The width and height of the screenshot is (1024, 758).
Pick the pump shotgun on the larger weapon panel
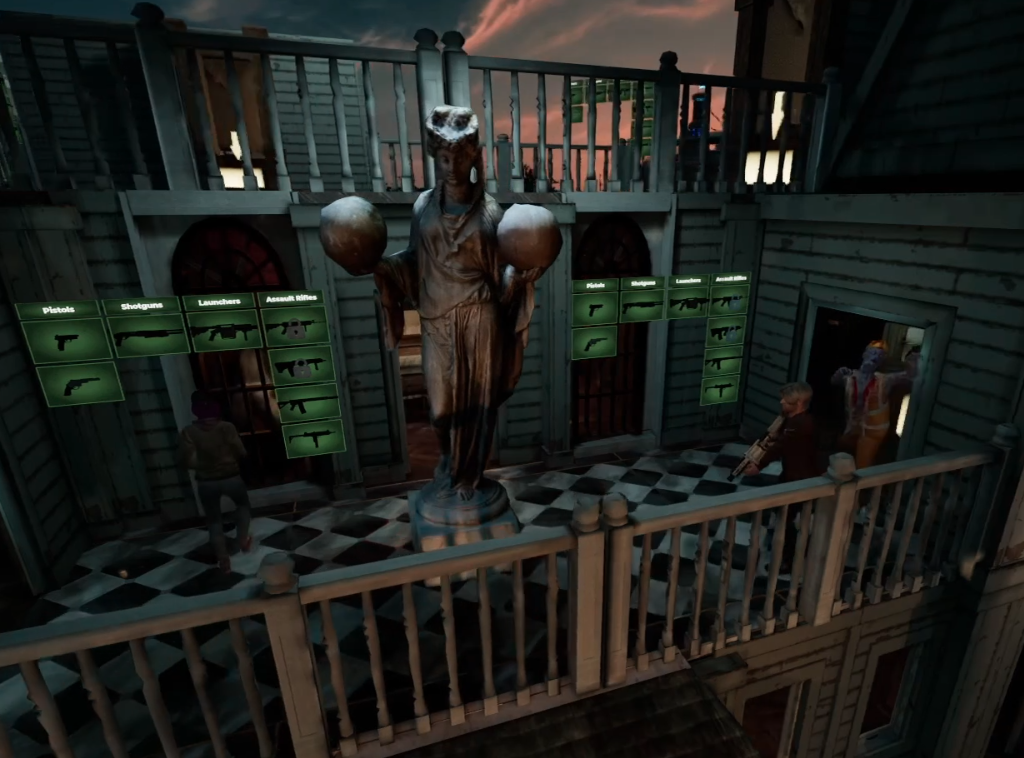tap(147, 336)
